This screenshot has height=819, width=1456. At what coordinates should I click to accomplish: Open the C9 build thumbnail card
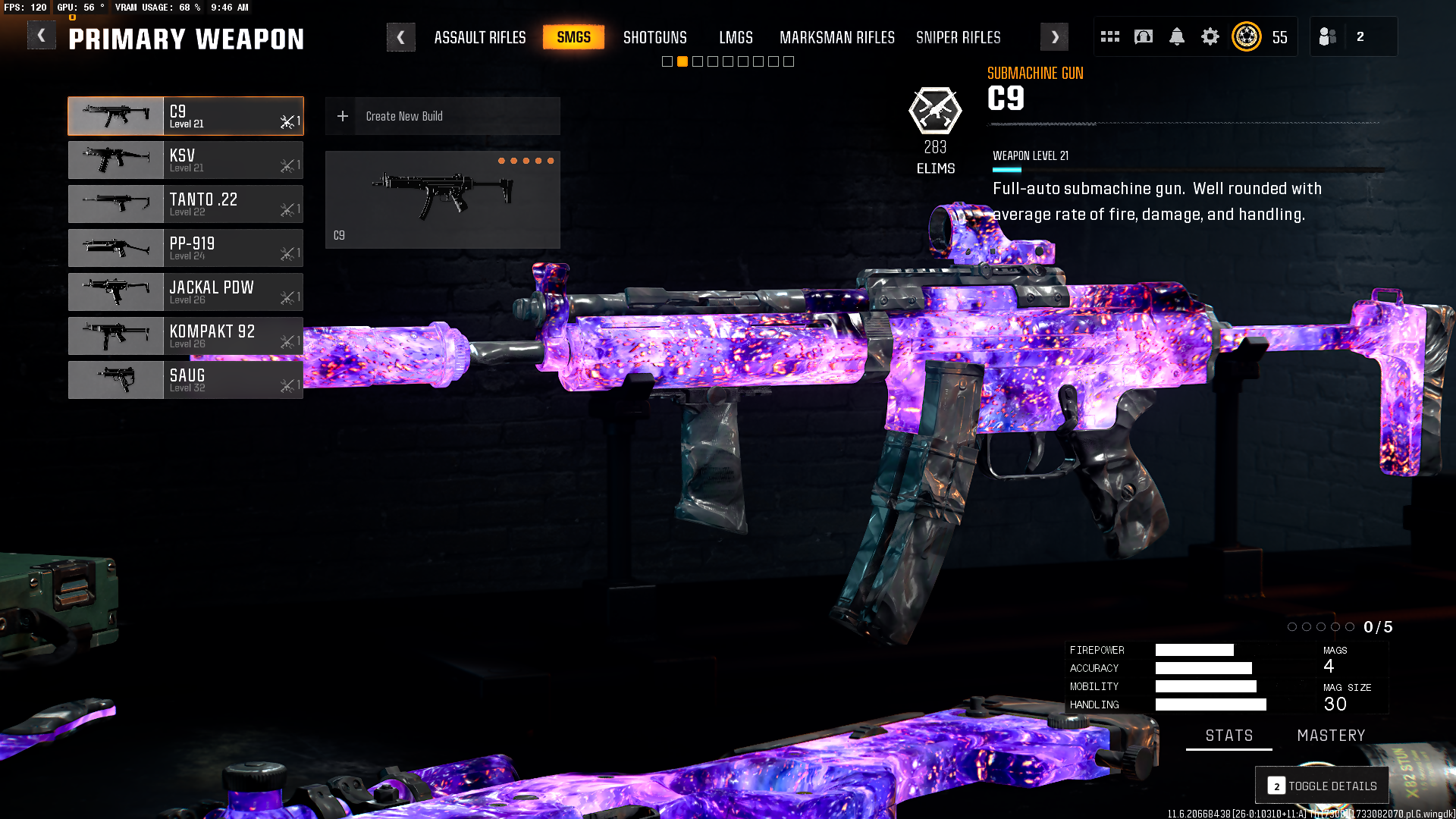[x=442, y=199]
